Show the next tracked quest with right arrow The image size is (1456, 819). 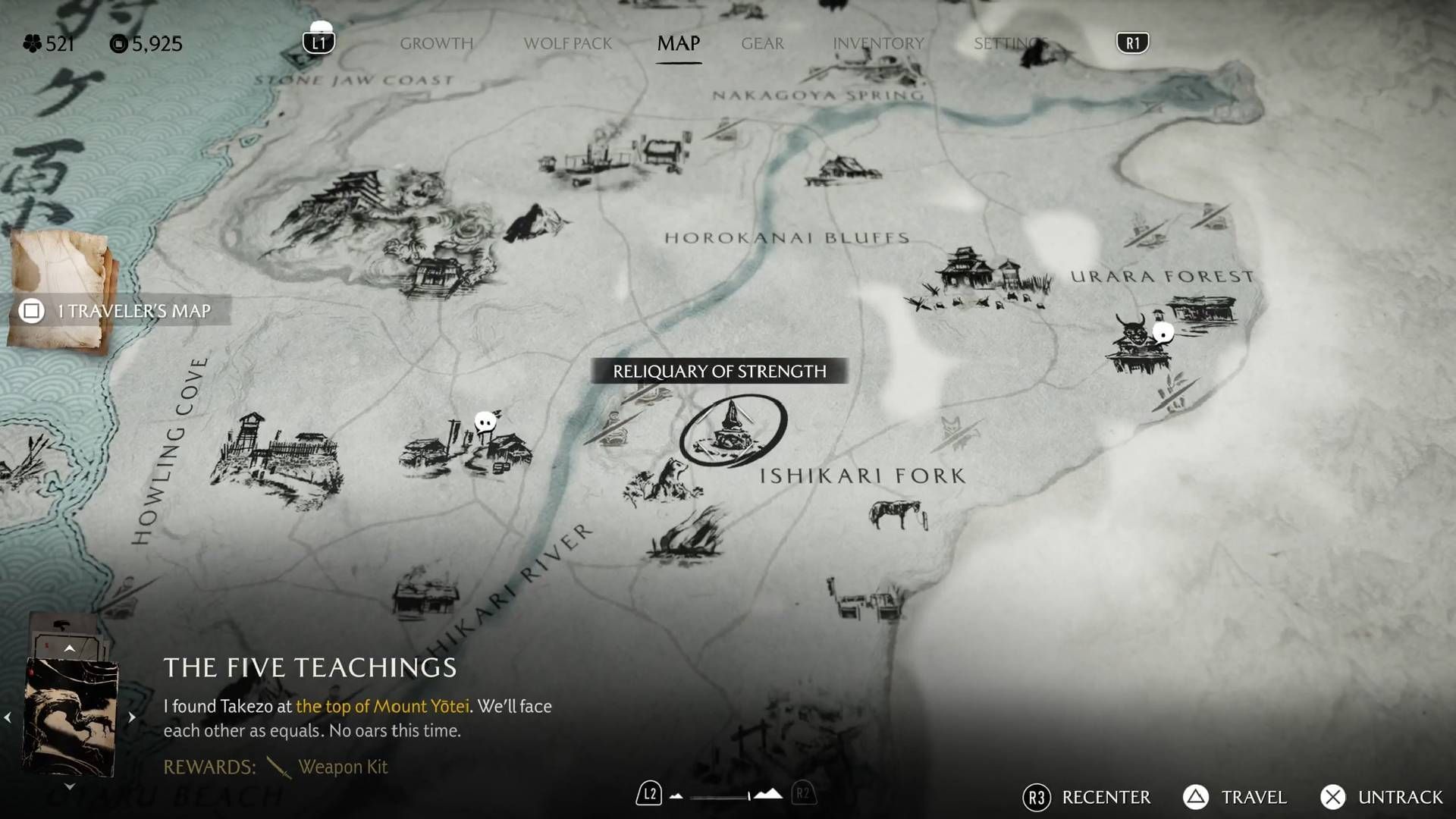(x=132, y=717)
